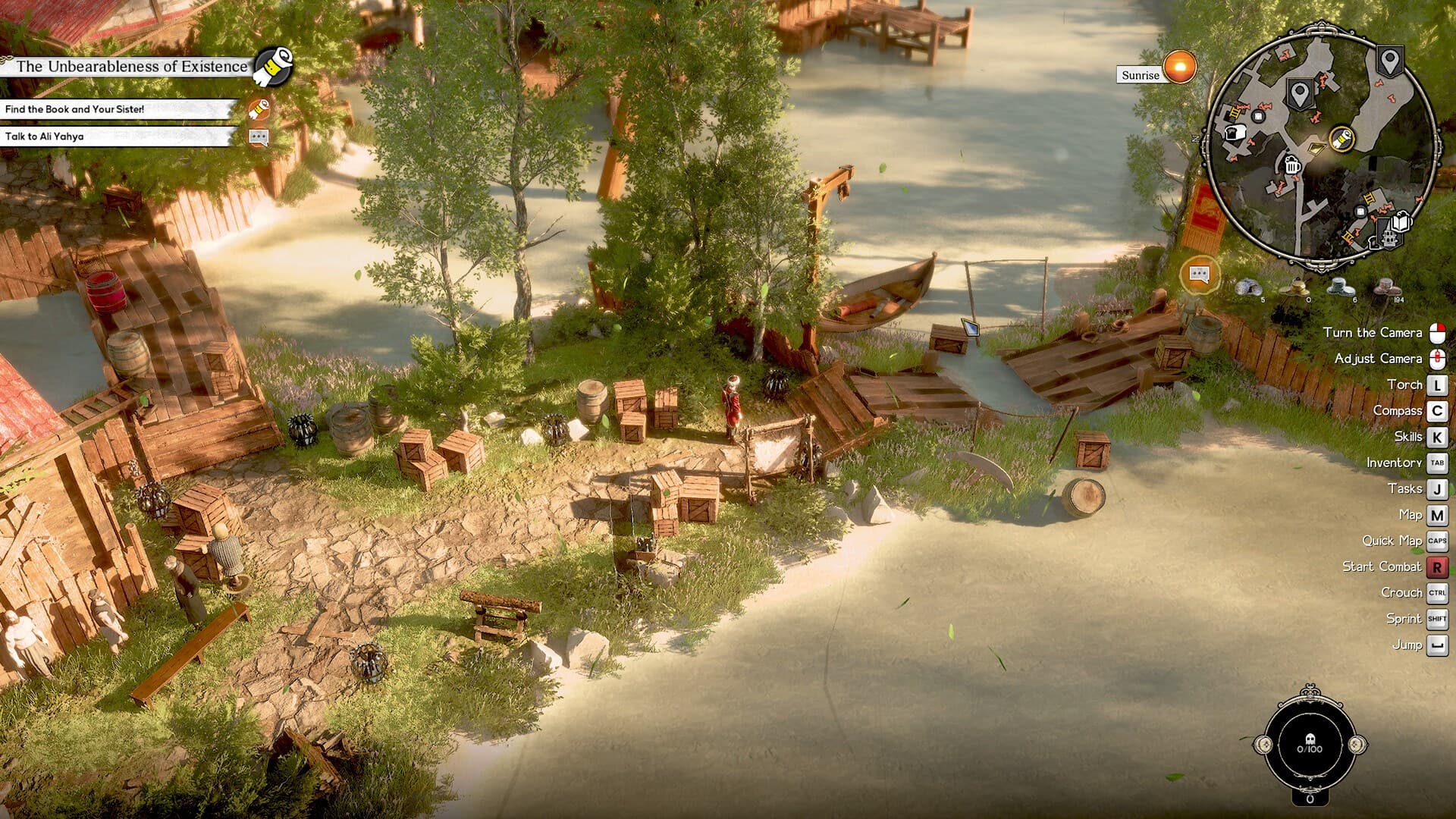Image resolution: width=1456 pixels, height=819 pixels.
Task: Toggle the Compass with its C keybind entry
Action: tap(1438, 410)
